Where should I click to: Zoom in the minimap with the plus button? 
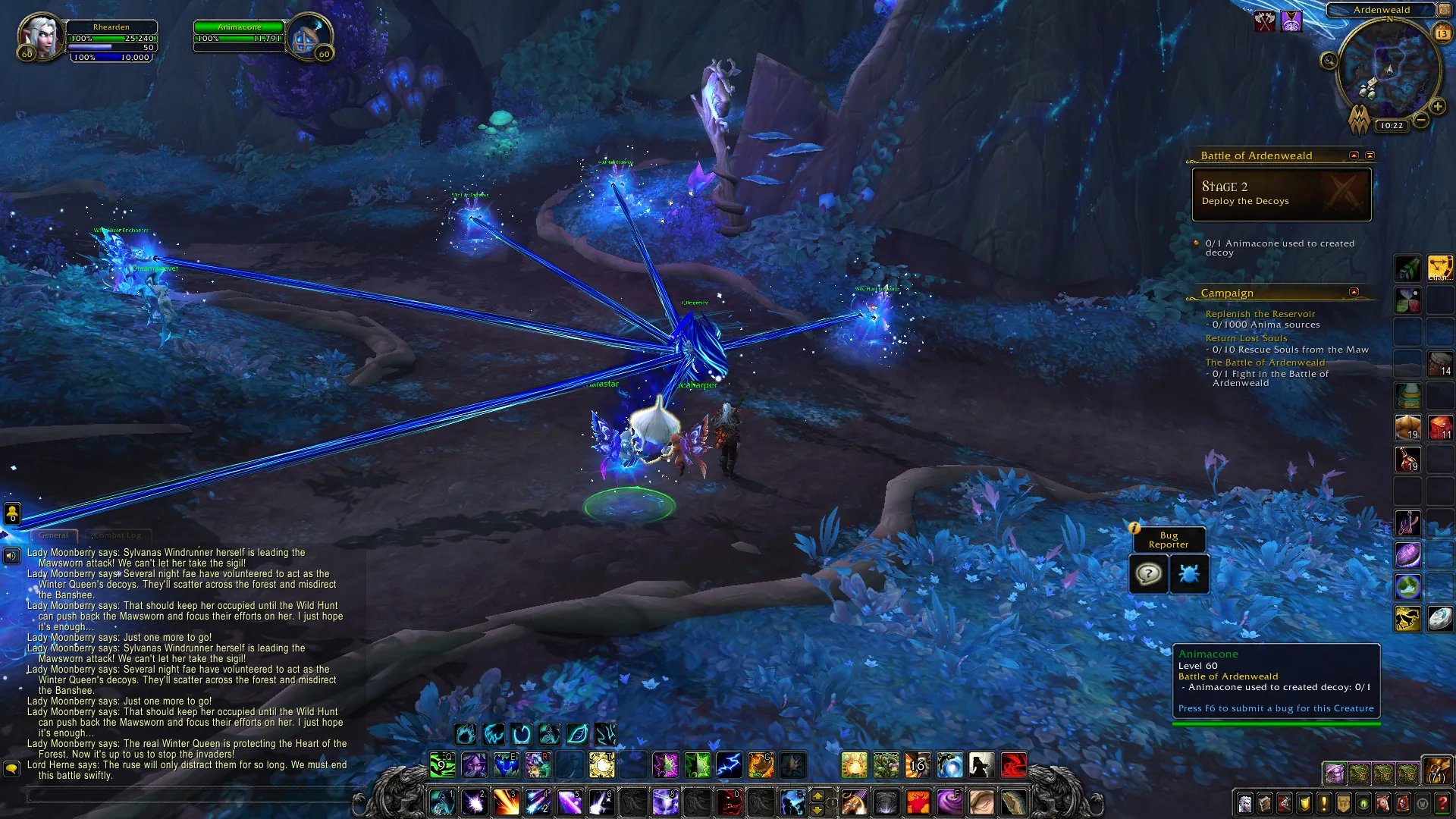(1437, 107)
